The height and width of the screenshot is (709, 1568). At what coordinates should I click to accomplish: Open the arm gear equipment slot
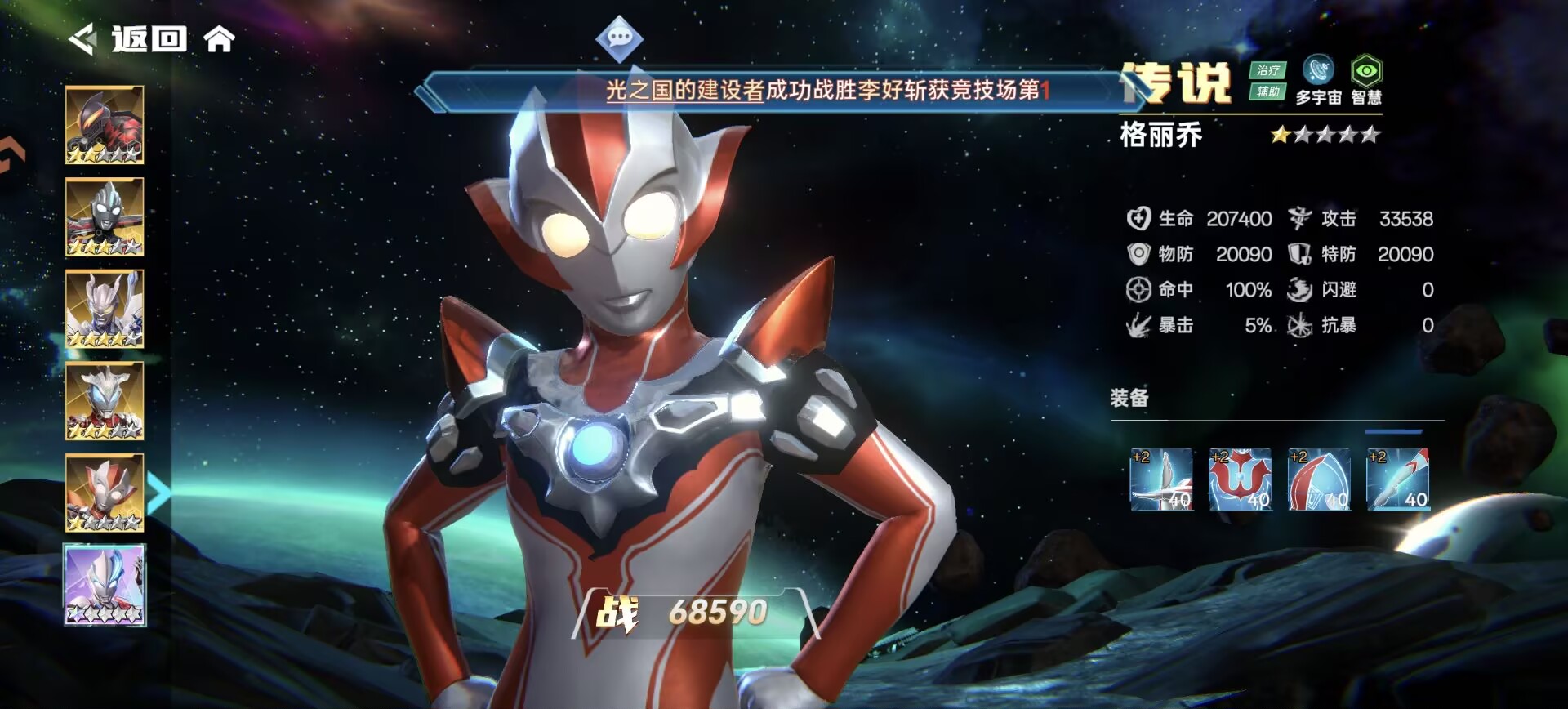(1161, 479)
